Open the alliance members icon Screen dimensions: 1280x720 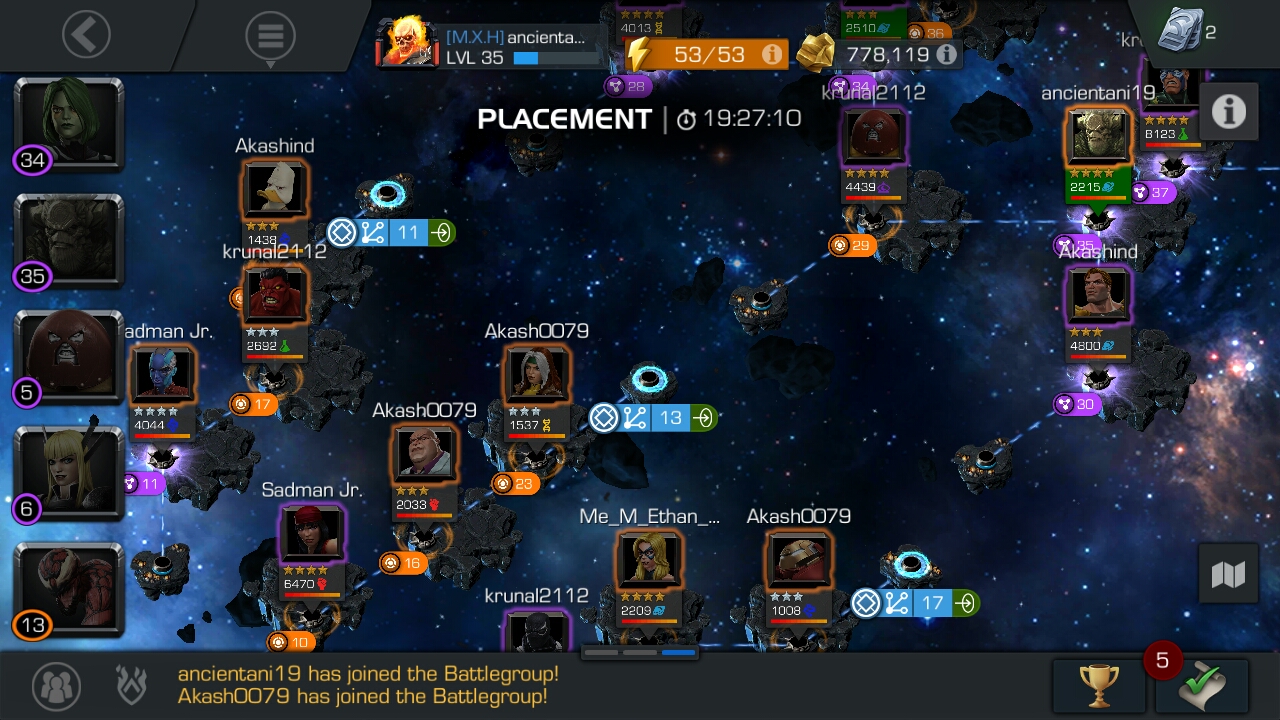(x=56, y=686)
